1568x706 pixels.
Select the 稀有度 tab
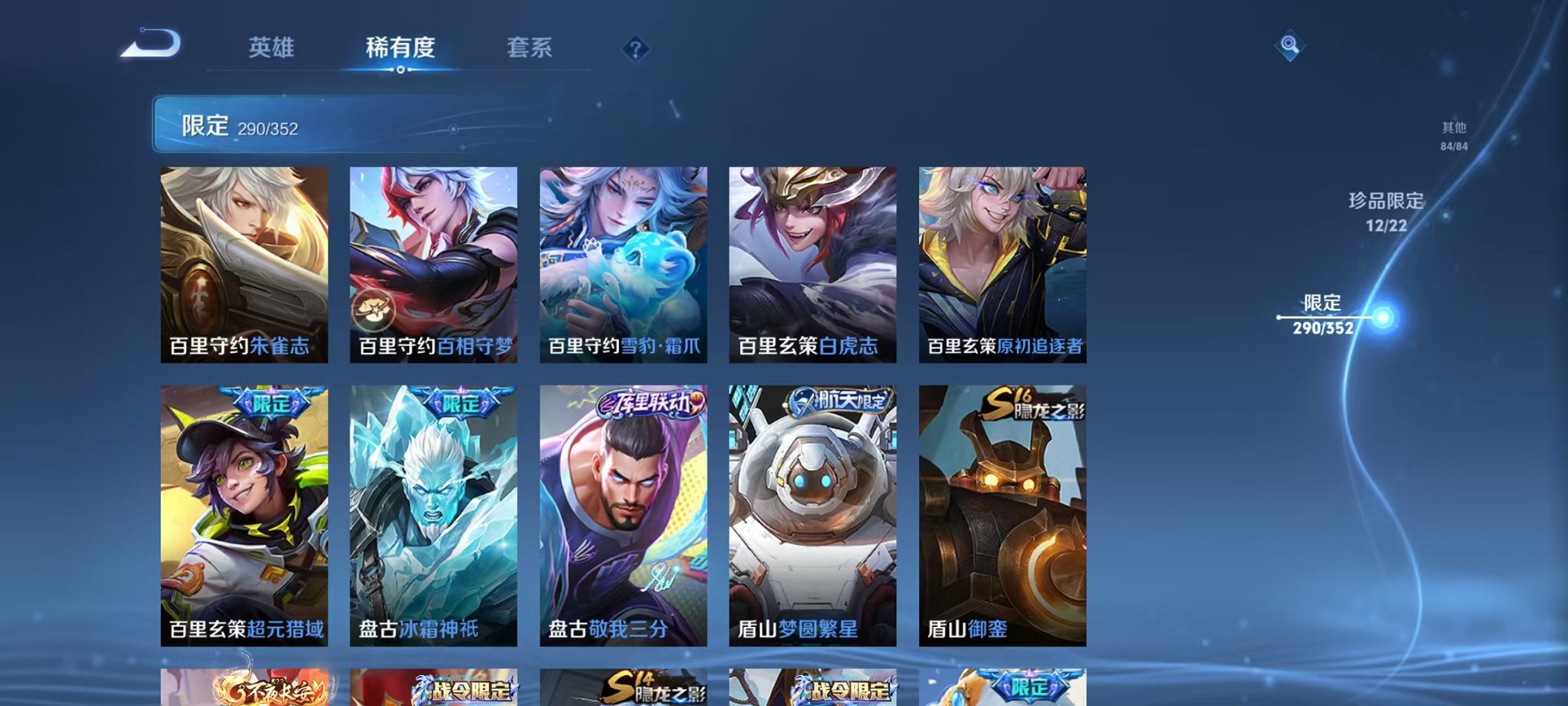[x=400, y=48]
